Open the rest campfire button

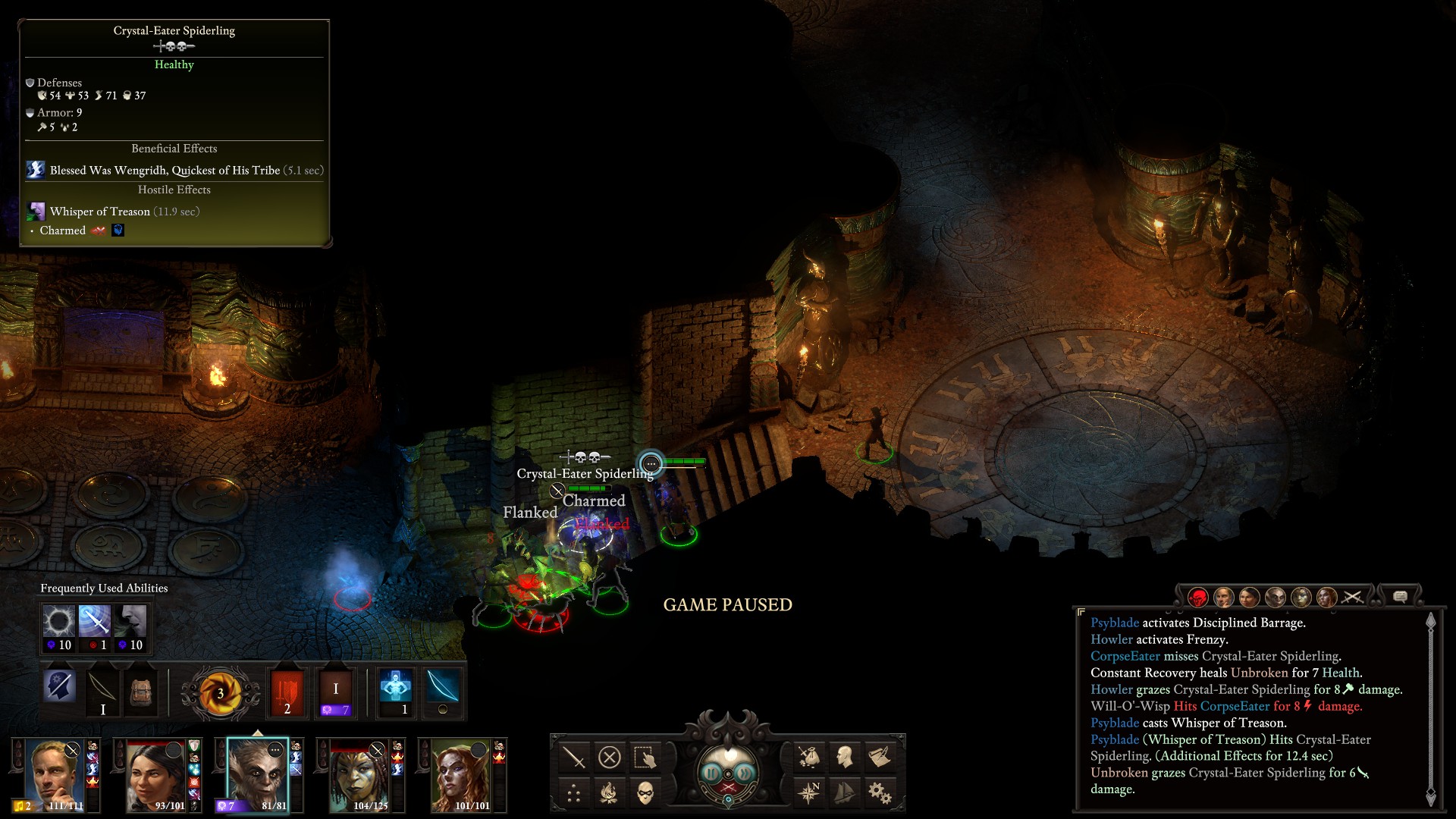(x=609, y=793)
